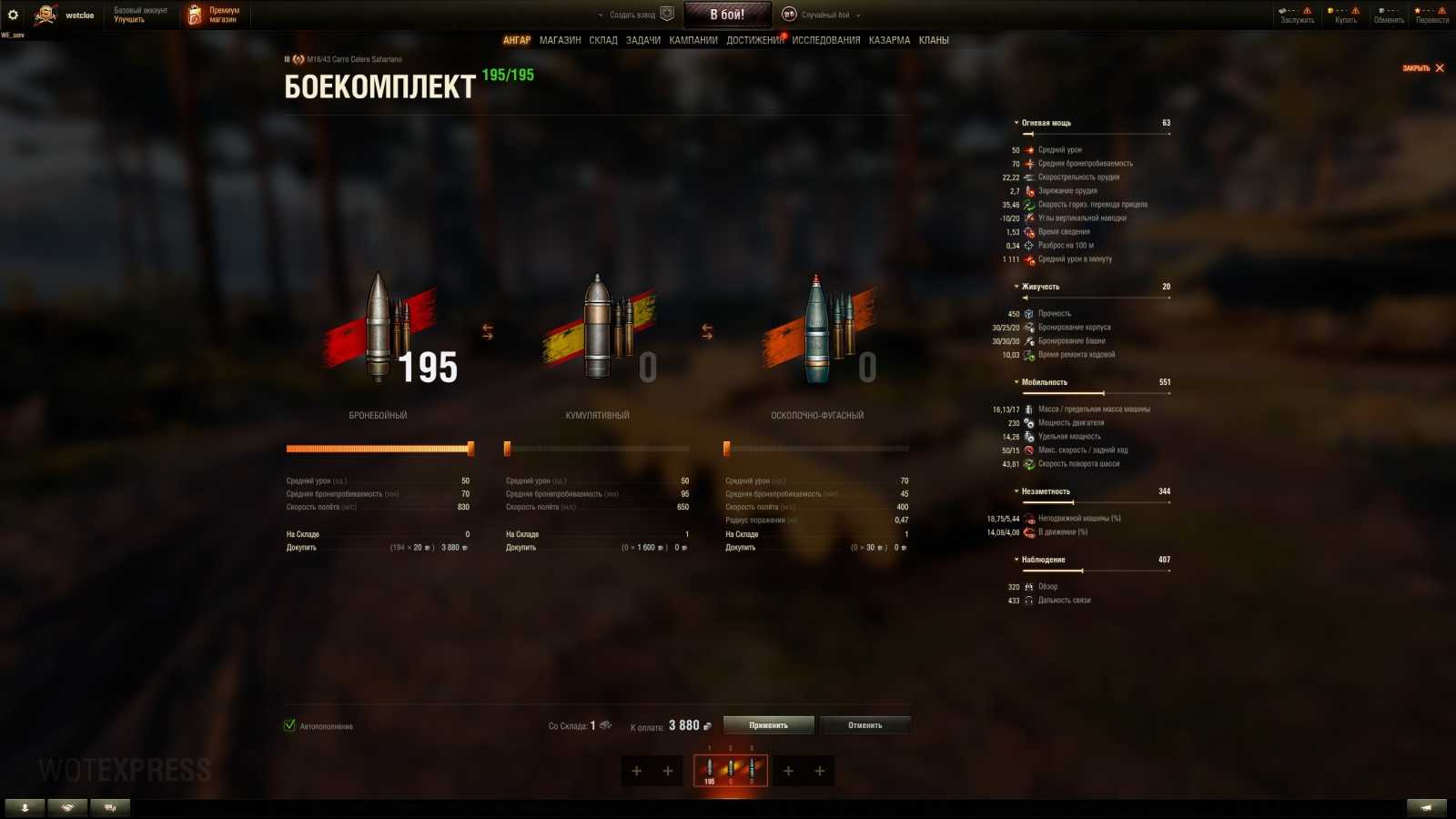
Task: Collapse the Огневая мощь stats section
Action: pyautogui.click(x=1018, y=122)
